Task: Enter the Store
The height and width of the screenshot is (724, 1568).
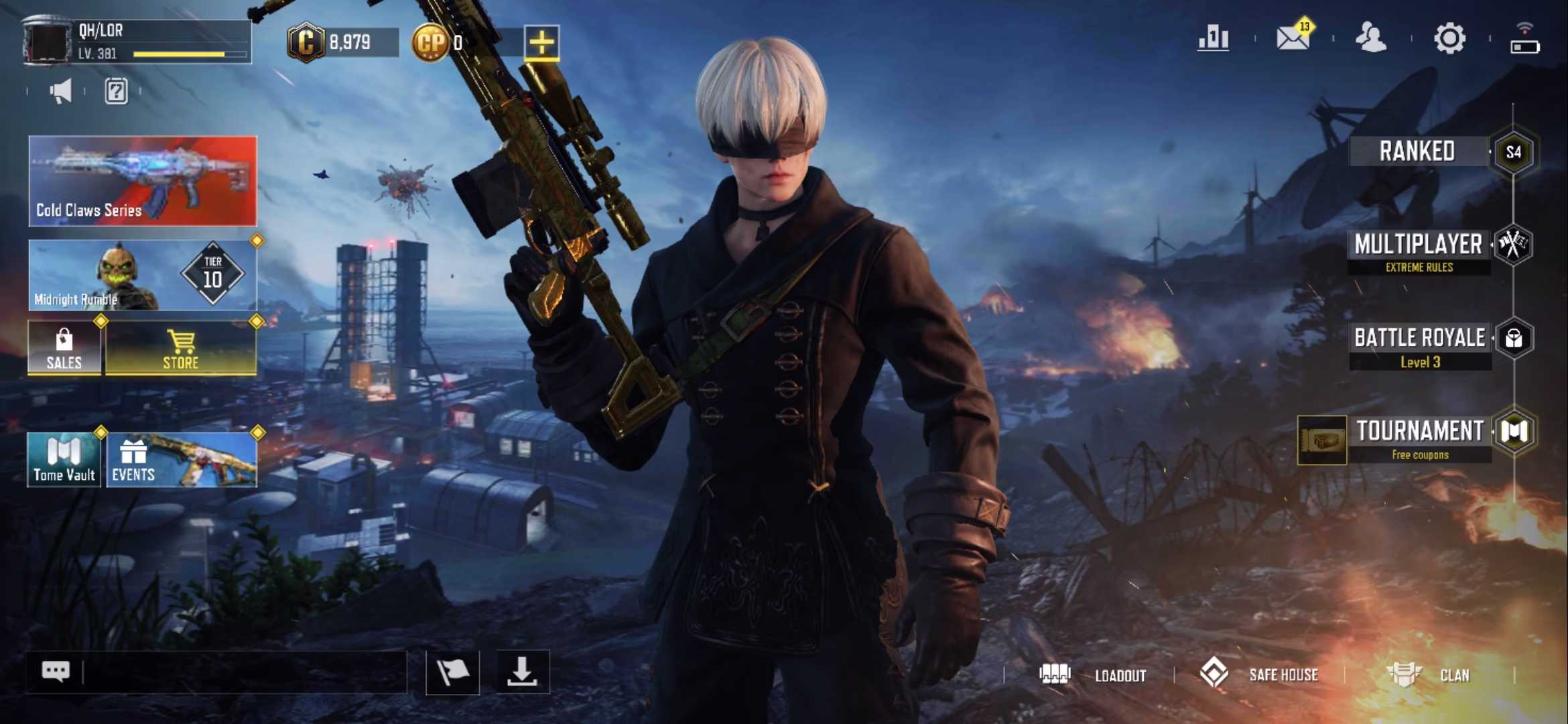Action: coord(181,348)
